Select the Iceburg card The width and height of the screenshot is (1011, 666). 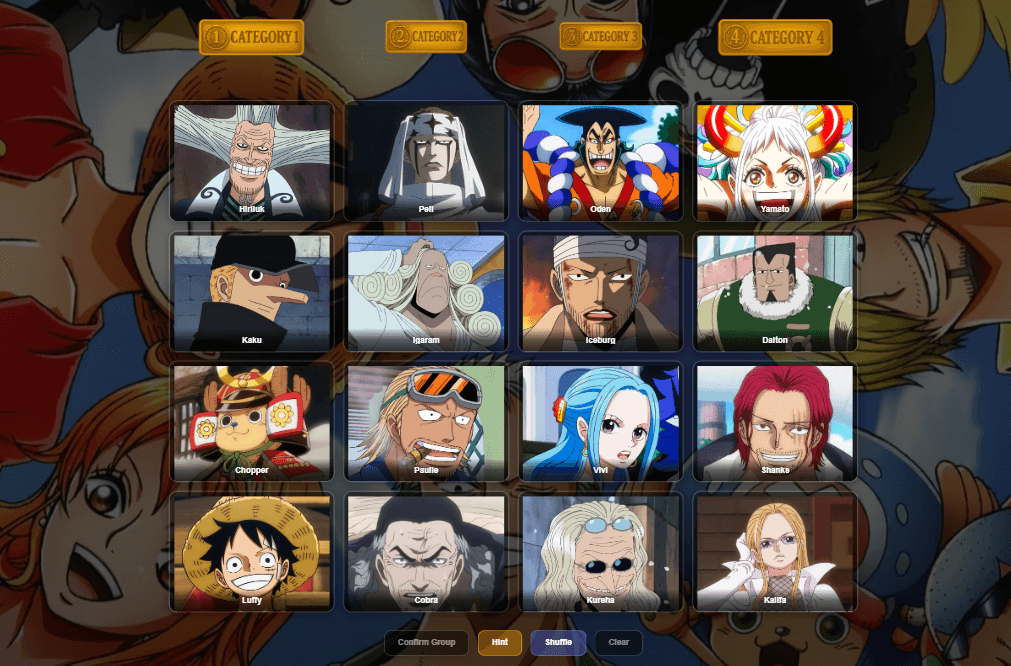600,292
